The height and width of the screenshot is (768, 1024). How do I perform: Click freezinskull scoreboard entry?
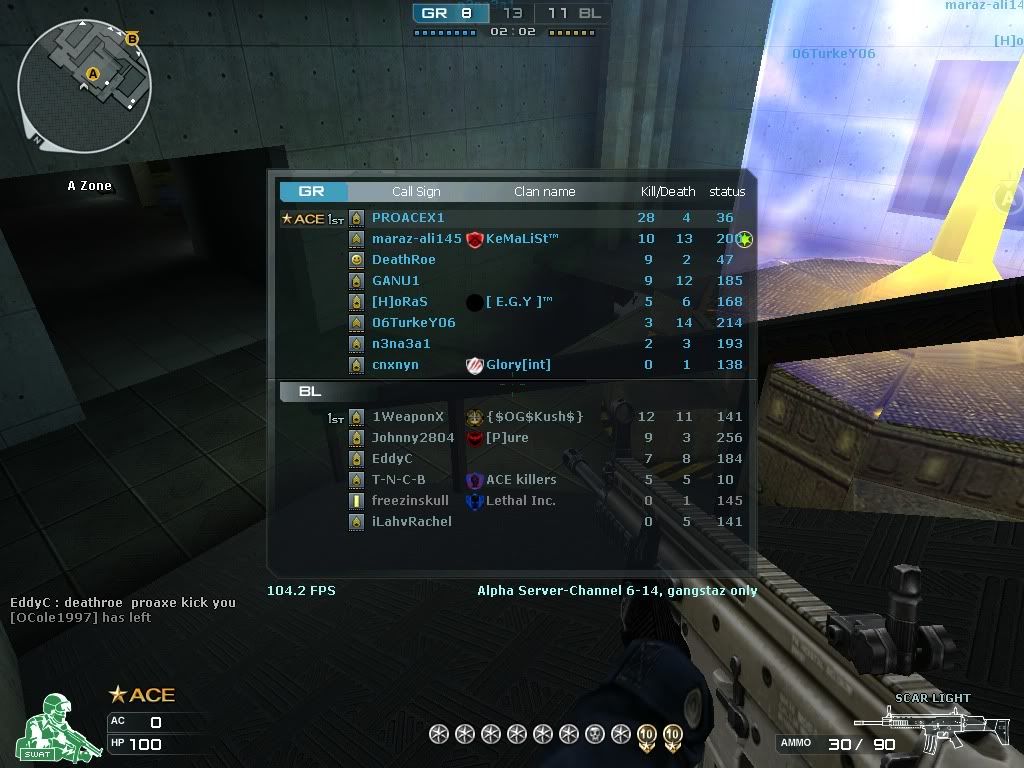(x=410, y=501)
